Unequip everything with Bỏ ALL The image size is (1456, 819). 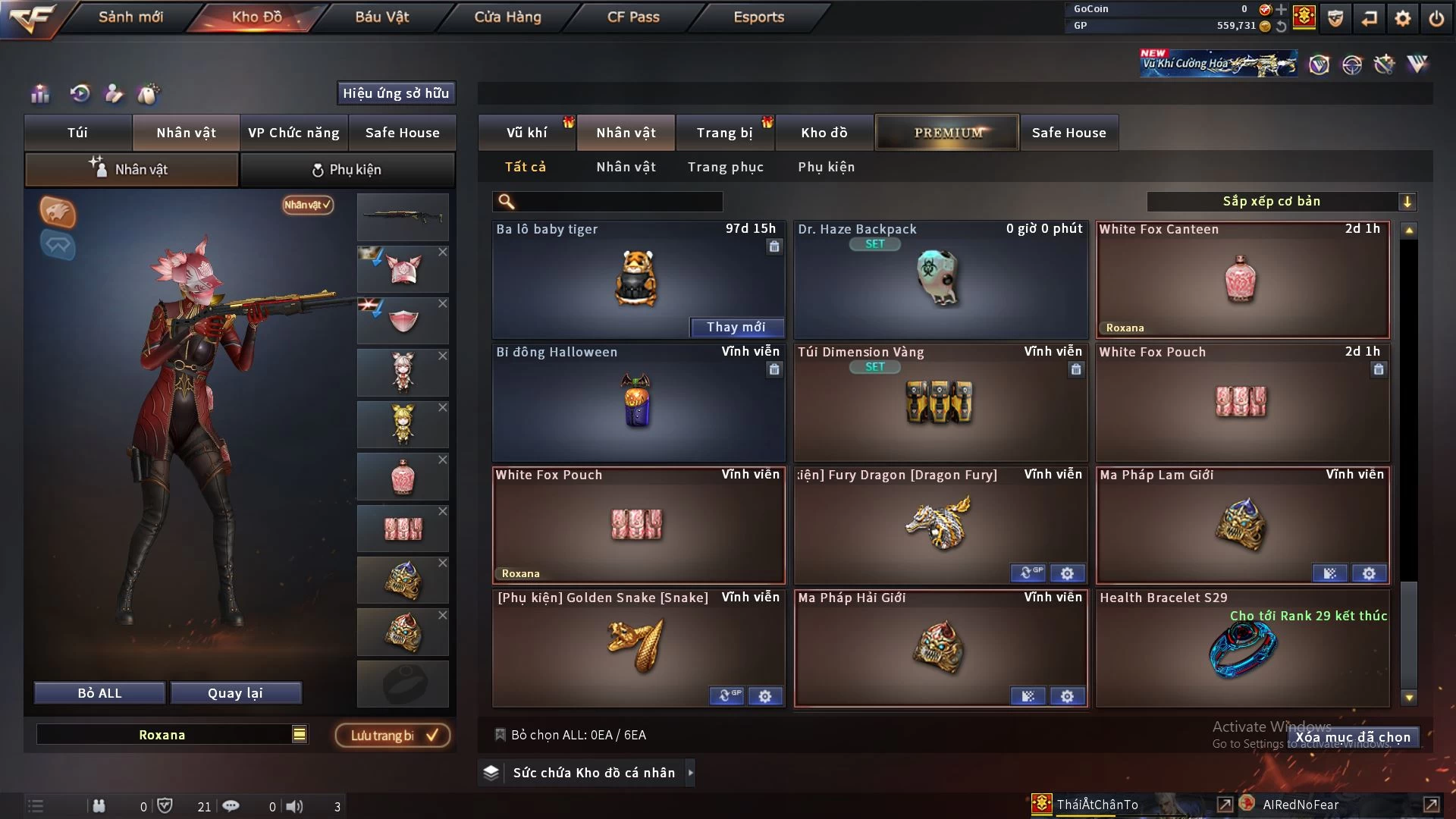coord(99,693)
